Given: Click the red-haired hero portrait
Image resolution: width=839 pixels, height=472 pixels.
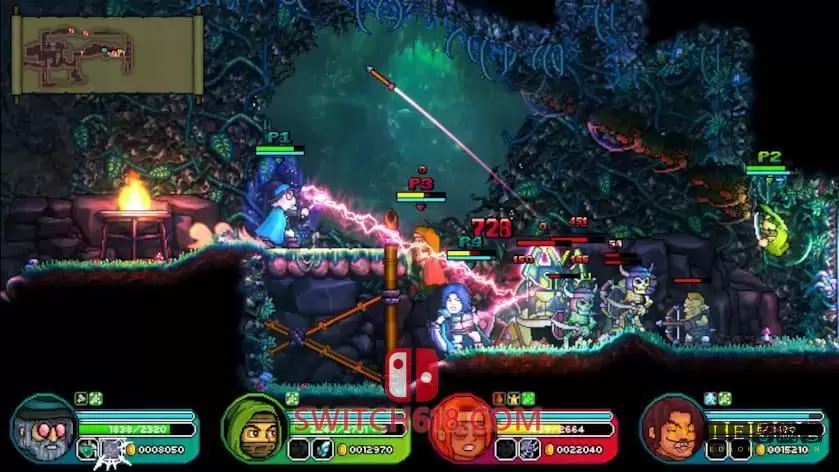Looking at the screenshot, I should [463, 426].
